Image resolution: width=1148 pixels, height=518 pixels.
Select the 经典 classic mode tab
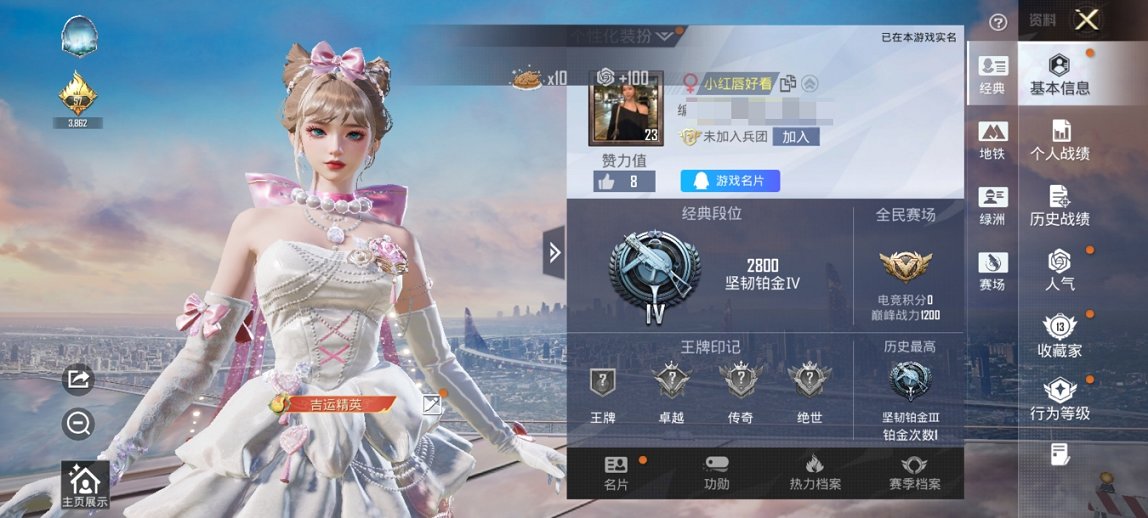pos(992,76)
